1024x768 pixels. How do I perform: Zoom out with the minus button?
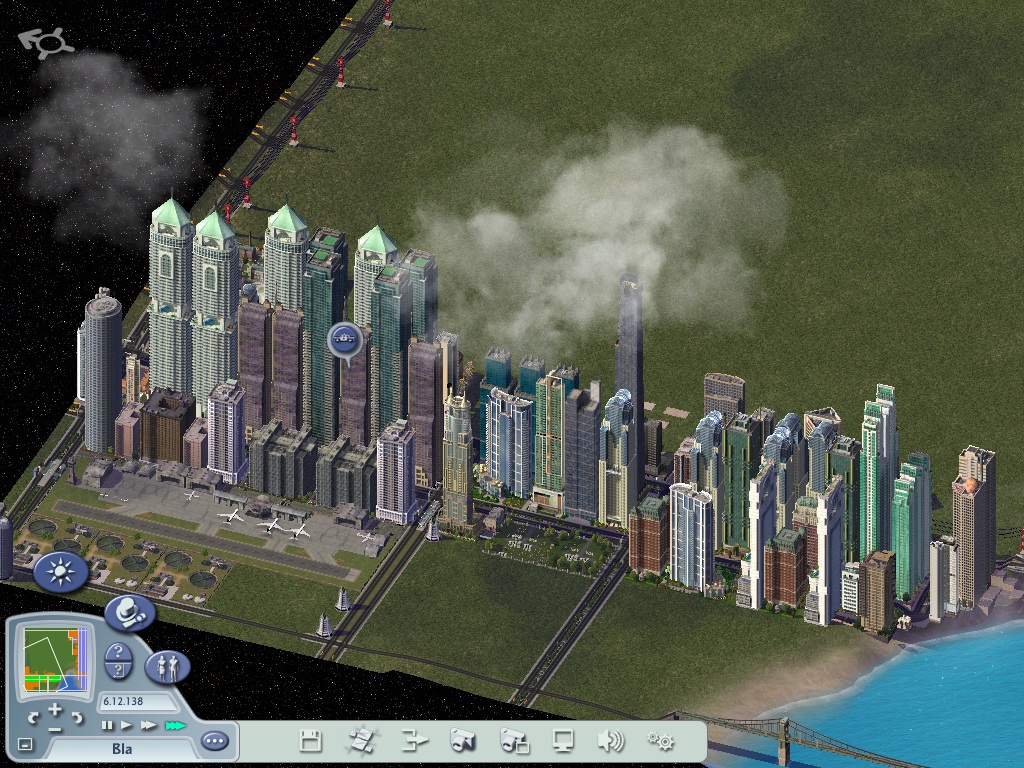[x=54, y=729]
